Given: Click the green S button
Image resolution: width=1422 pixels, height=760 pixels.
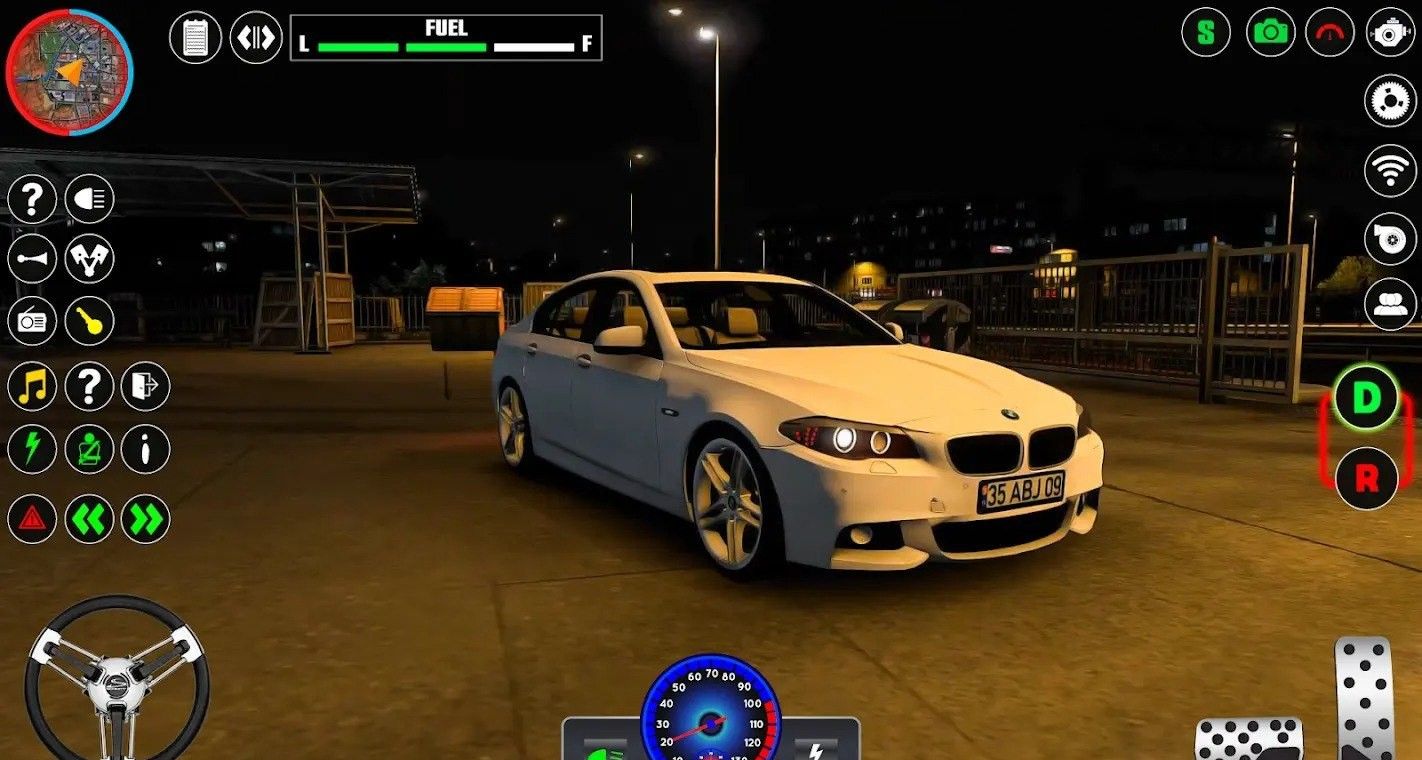Looking at the screenshot, I should pos(1206,32).
